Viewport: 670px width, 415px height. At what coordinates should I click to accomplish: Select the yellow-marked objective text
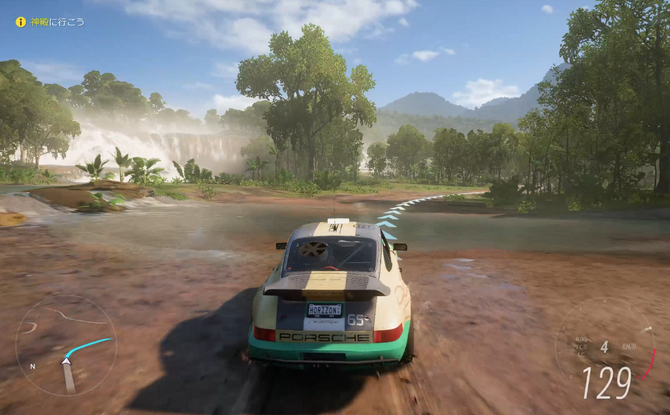57,21
